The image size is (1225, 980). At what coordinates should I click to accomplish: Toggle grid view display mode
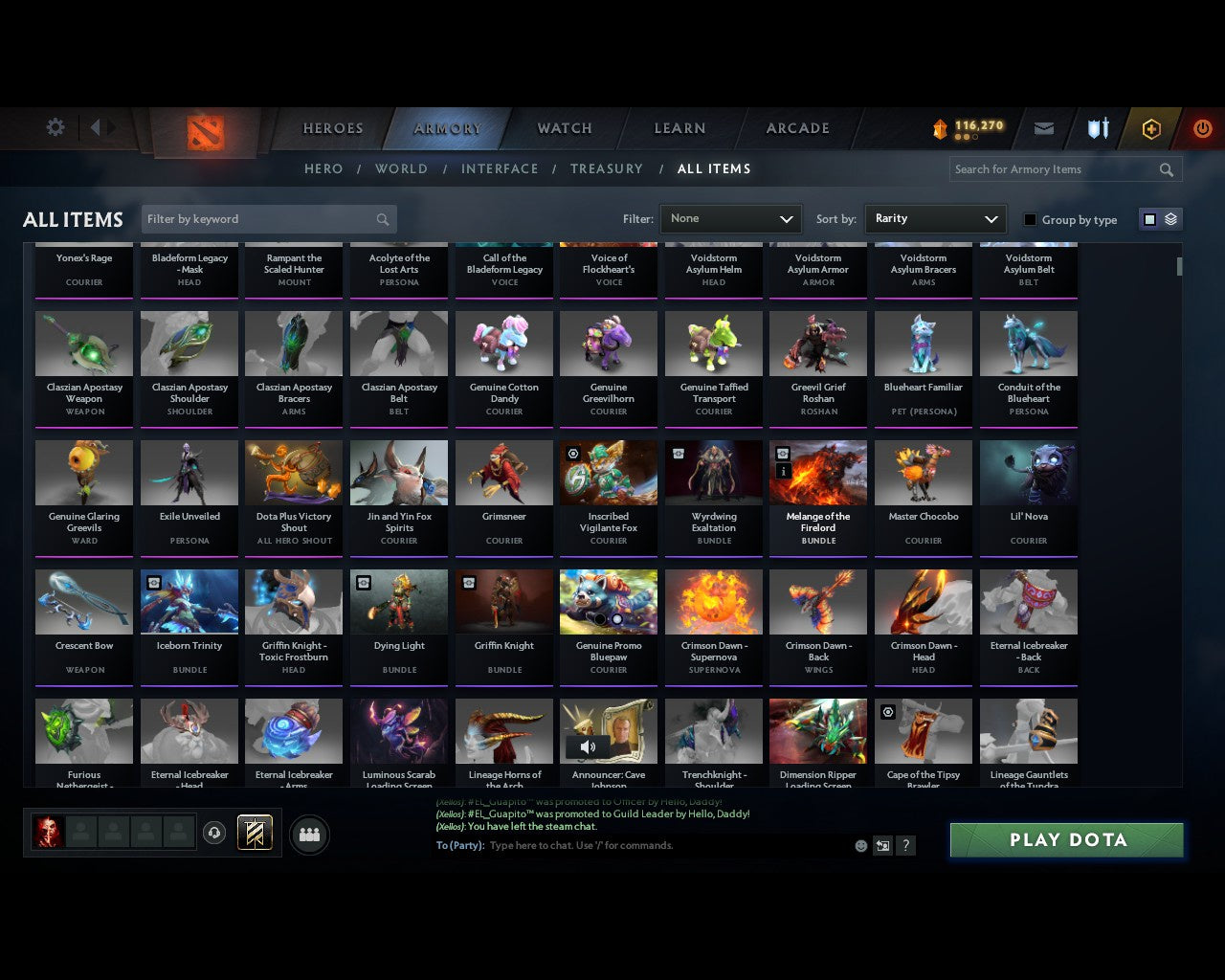click(x=1148, y=218)
